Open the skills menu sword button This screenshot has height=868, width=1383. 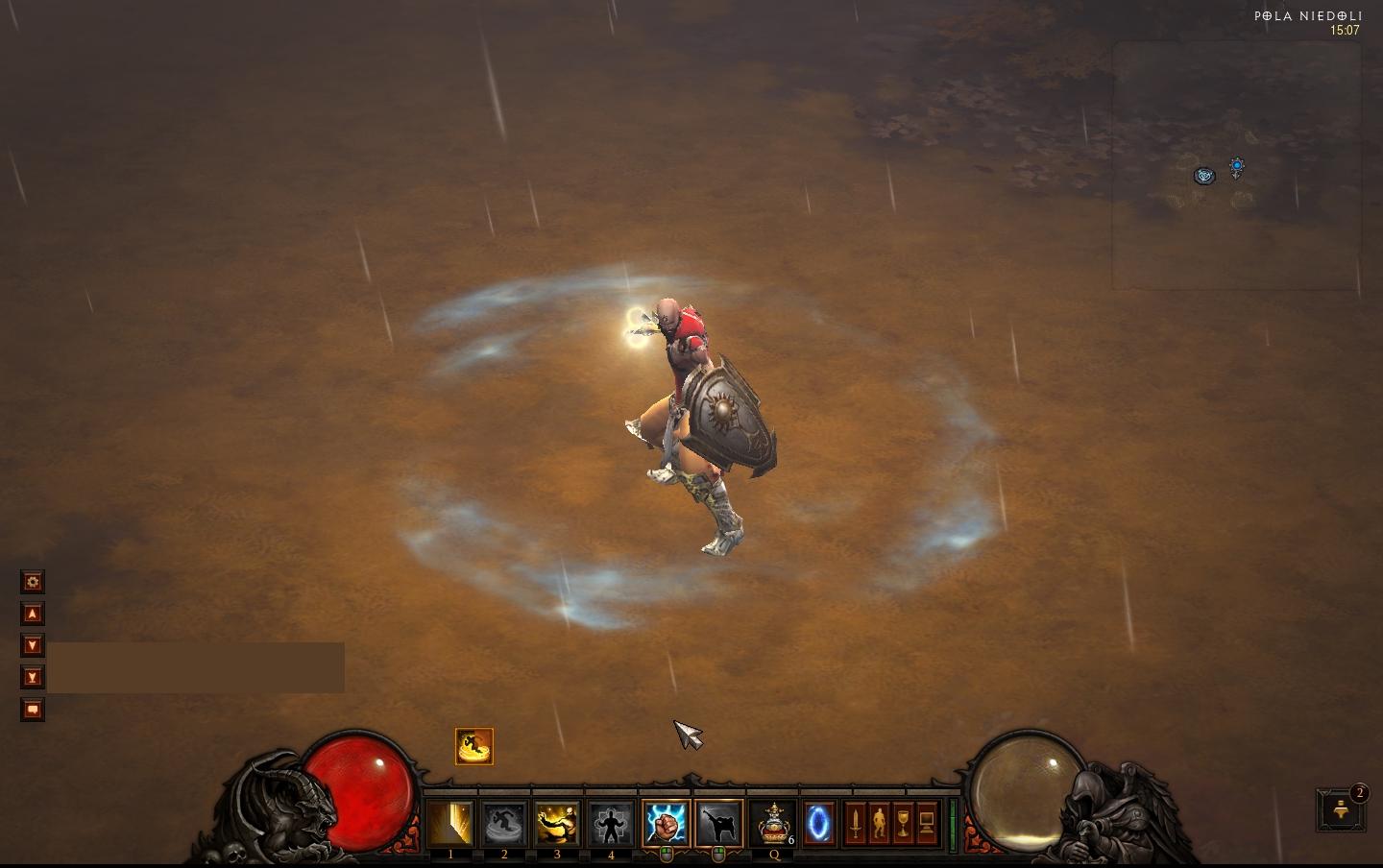[x=856, y=824]
